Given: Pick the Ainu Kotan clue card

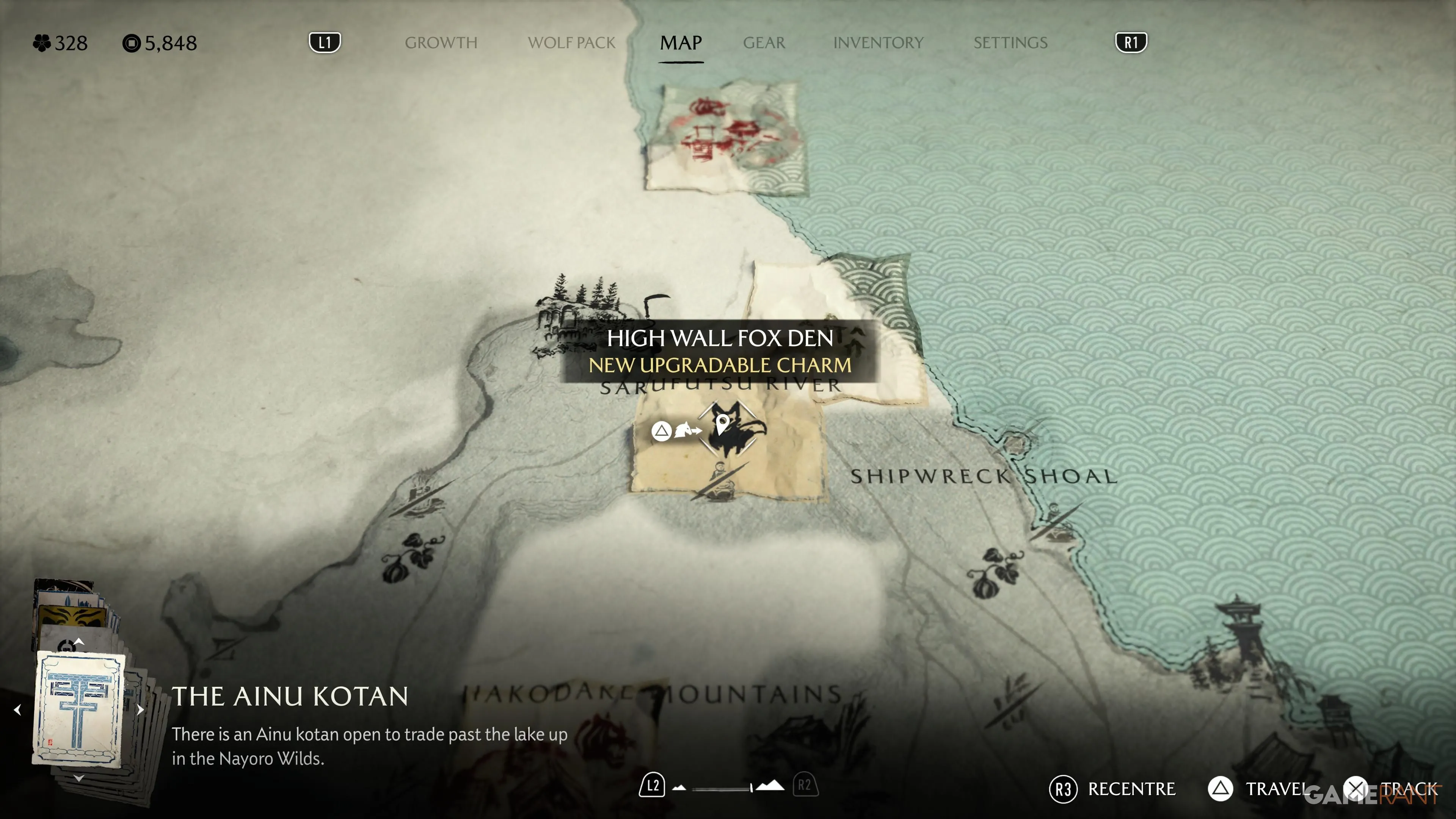Looking at the screenshot, I should pyautogui.click(x=79, y=708).
